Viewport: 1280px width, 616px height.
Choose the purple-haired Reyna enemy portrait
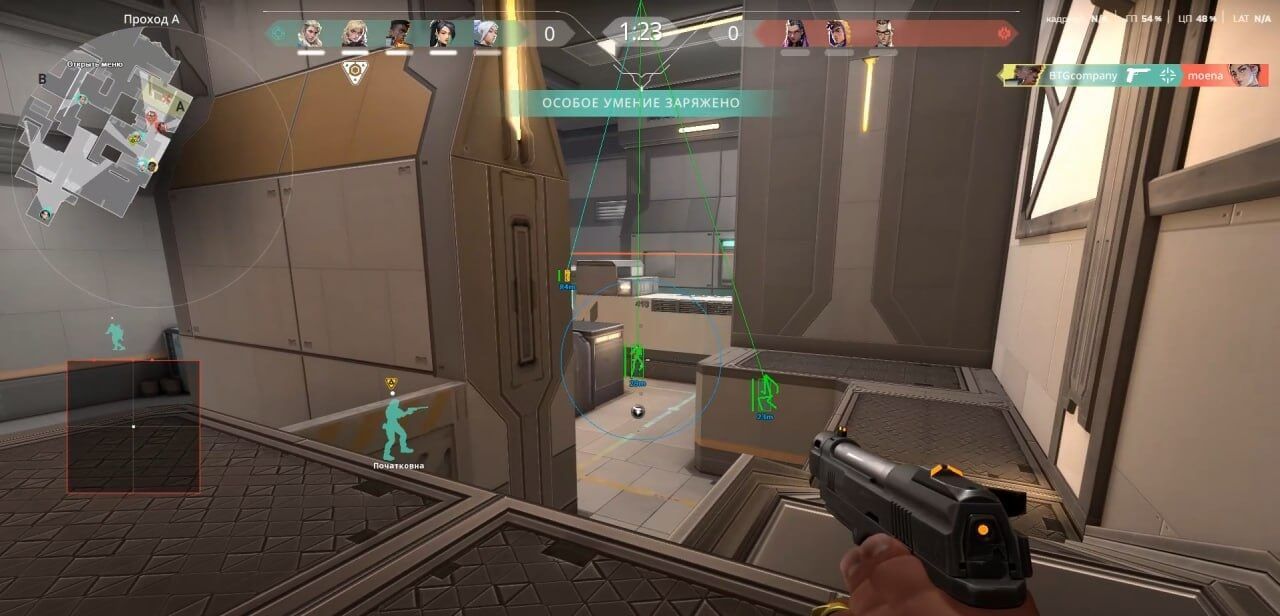coord(795,34)
